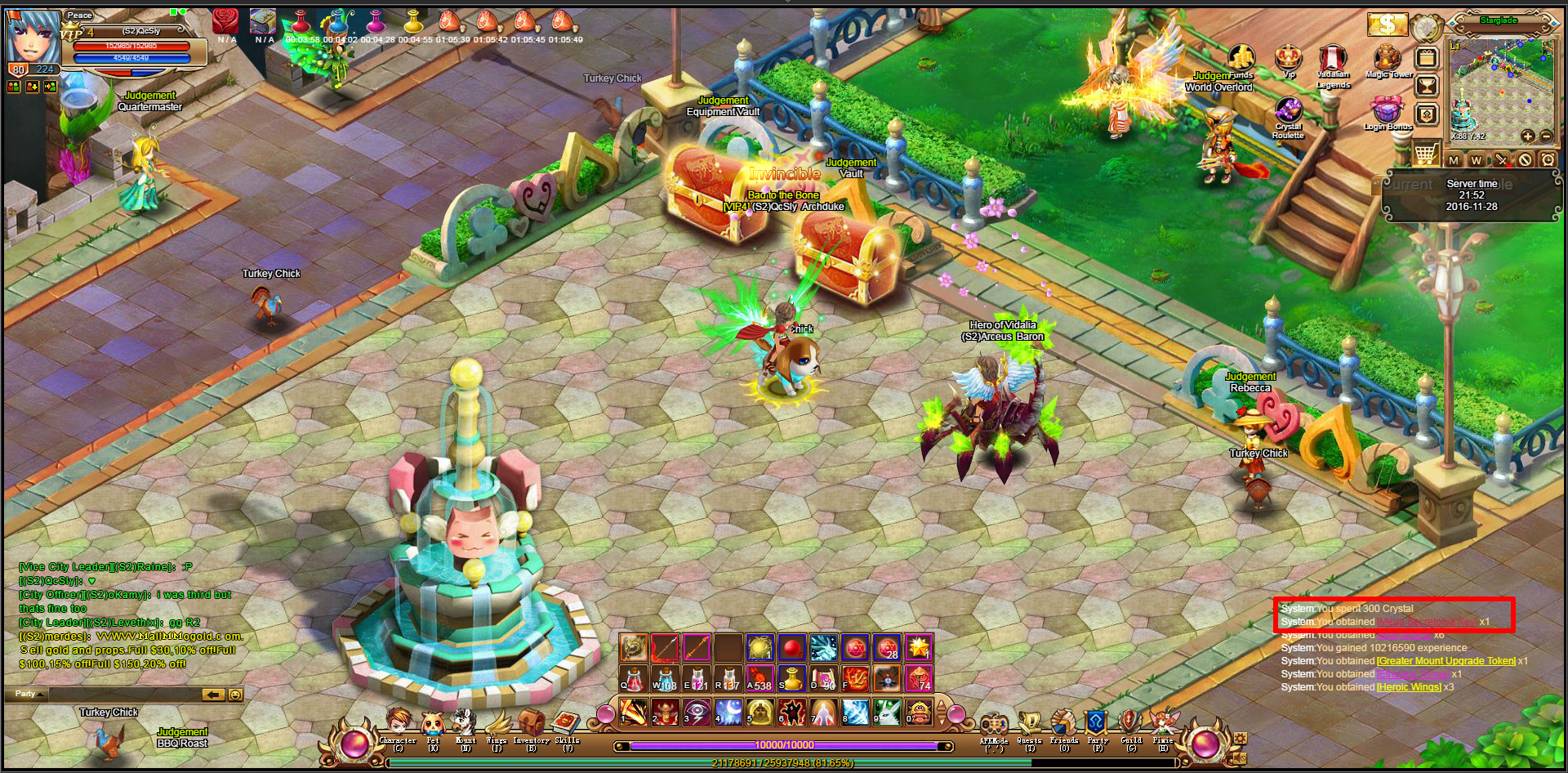This screenshot has height=773, width=1568.
Task: Claim the Login Bonus gift
Action: click(x=1387, y=109)
